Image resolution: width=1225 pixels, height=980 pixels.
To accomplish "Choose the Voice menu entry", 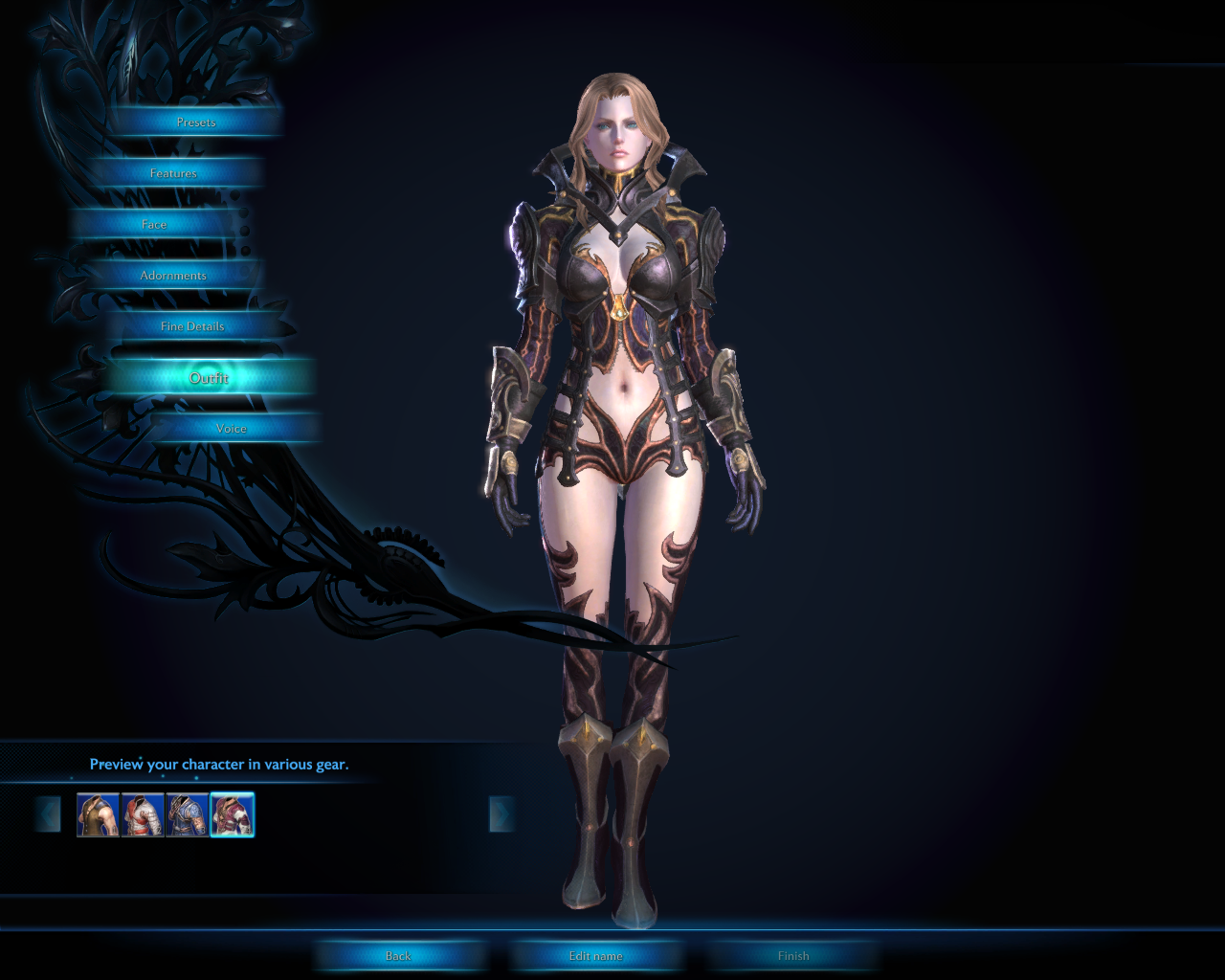I will tap(232, 429).
